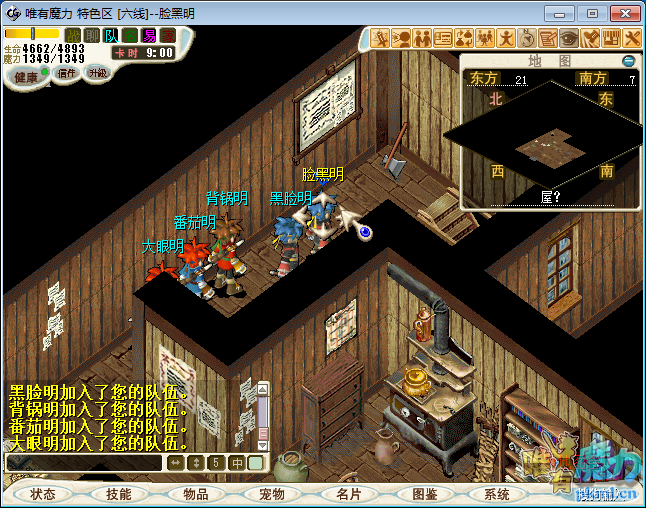Screen dimensions: 646x508
Task: Click the eye icon in top toolbar
Action: point(569,39)
